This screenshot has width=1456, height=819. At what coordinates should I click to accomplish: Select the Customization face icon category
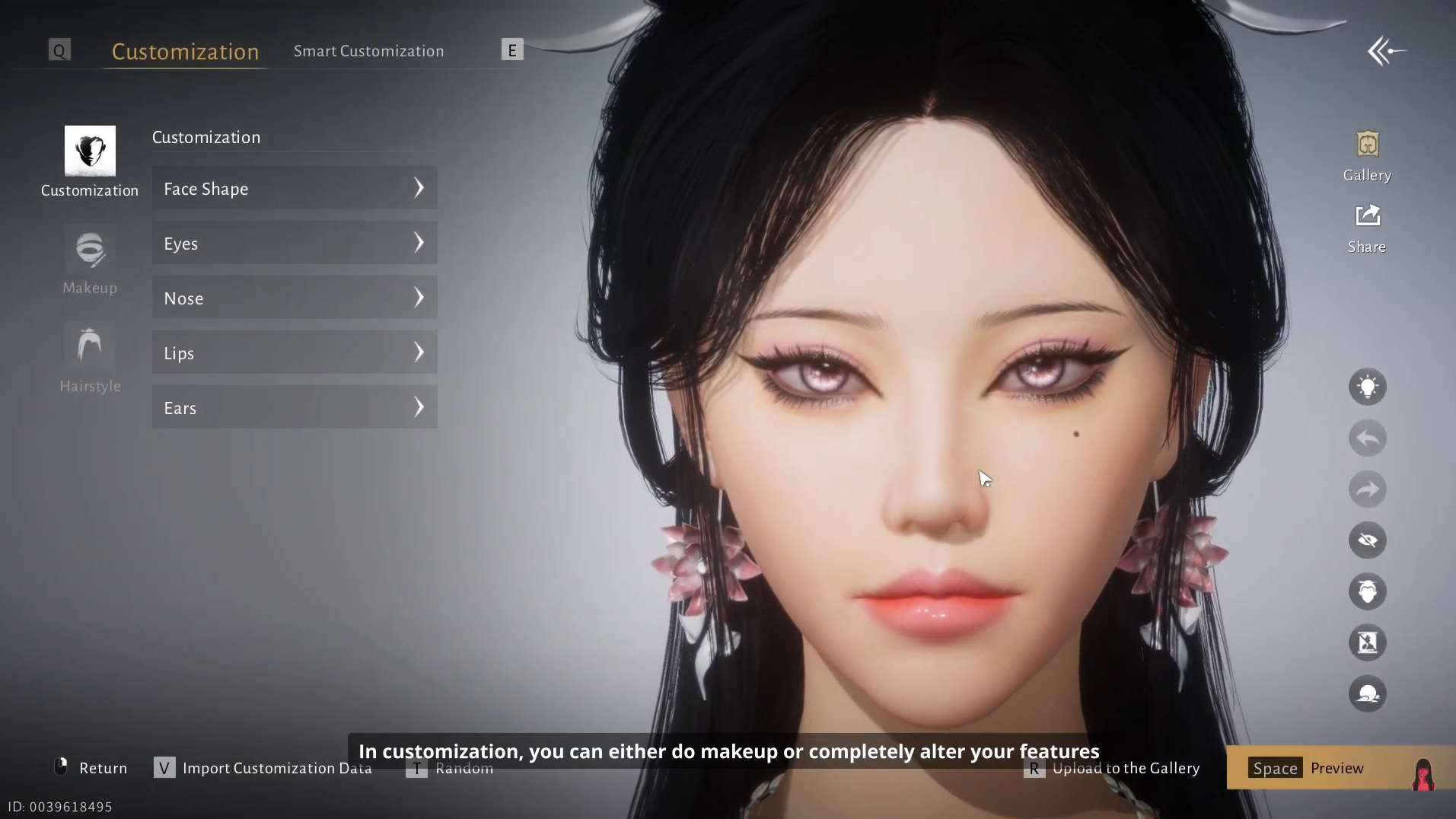click(x=90, y=151)
